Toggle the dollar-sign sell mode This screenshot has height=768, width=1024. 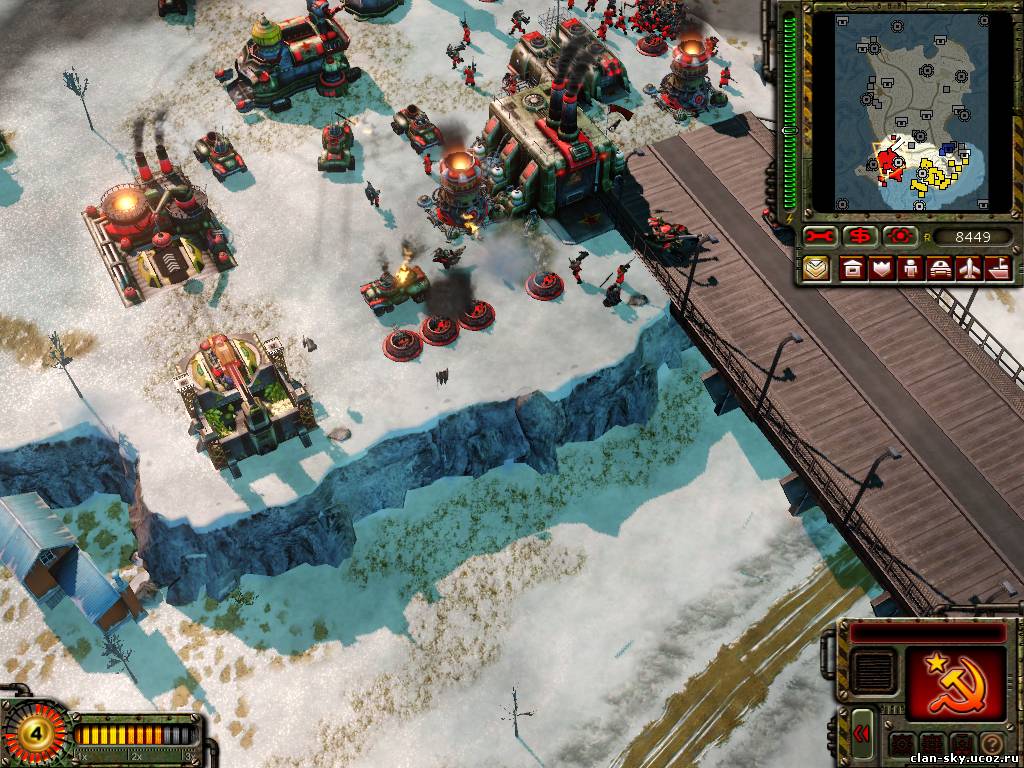859,236
